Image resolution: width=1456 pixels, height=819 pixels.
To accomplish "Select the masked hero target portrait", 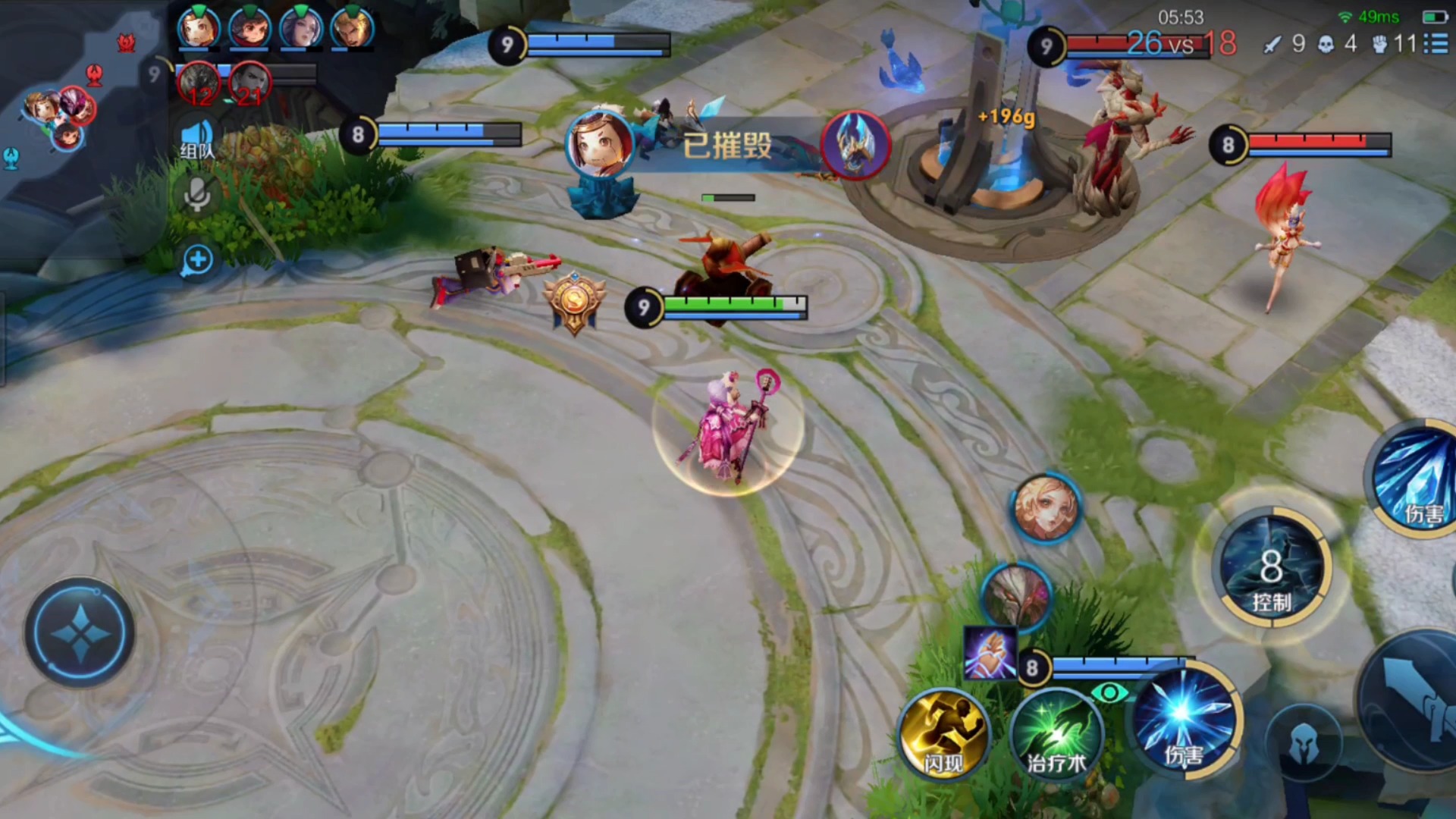I will (x=1016, y=596).
